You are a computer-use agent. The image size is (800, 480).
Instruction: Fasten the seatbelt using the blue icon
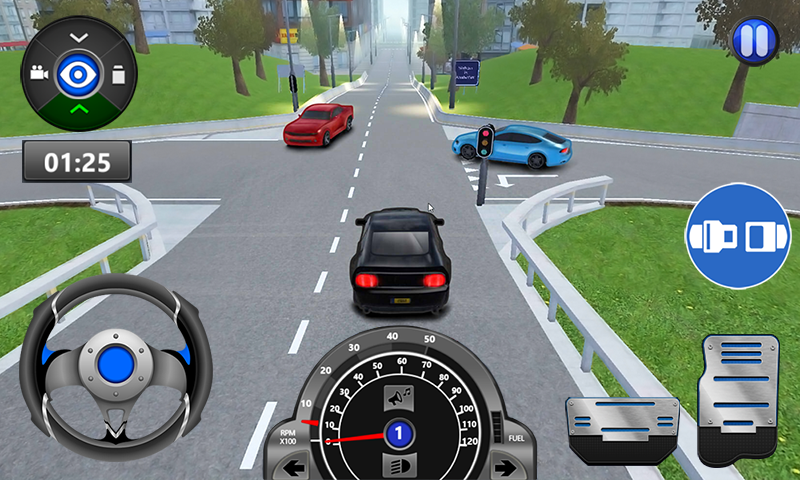pos(738,234)
